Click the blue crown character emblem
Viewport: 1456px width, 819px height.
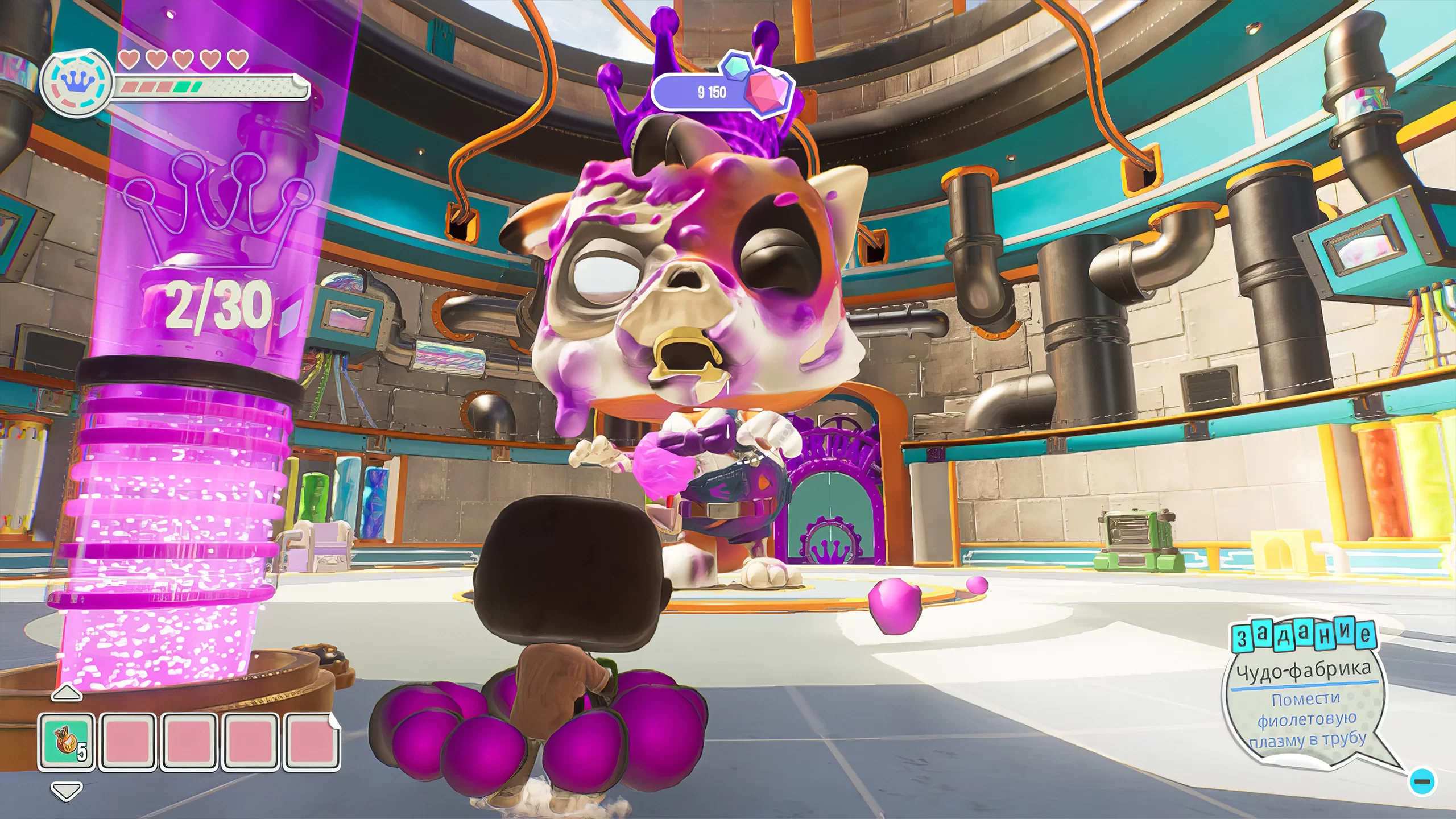(x=77, y=84)
